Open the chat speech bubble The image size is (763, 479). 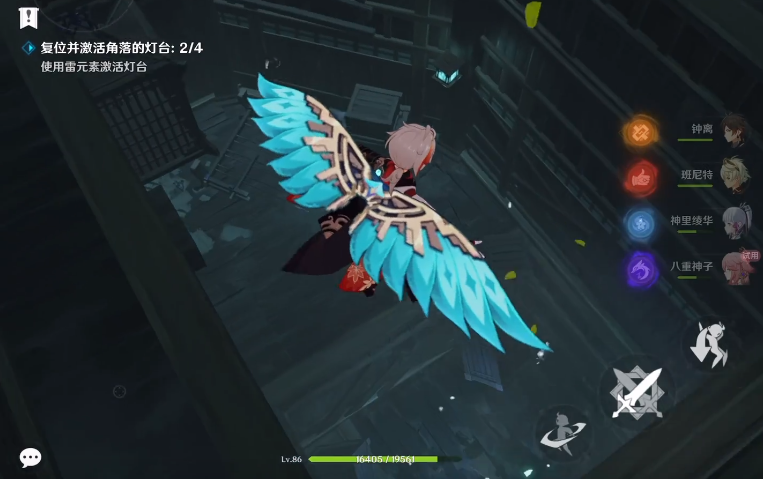click(x=31, y=458)
